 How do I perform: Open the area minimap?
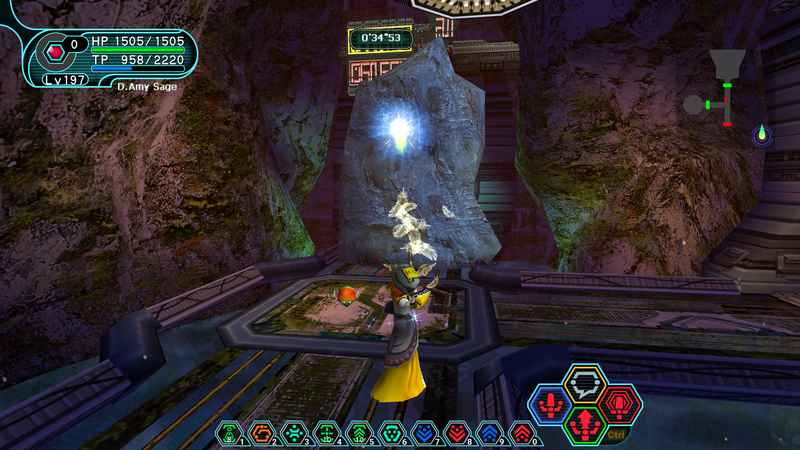coord(722,89)
